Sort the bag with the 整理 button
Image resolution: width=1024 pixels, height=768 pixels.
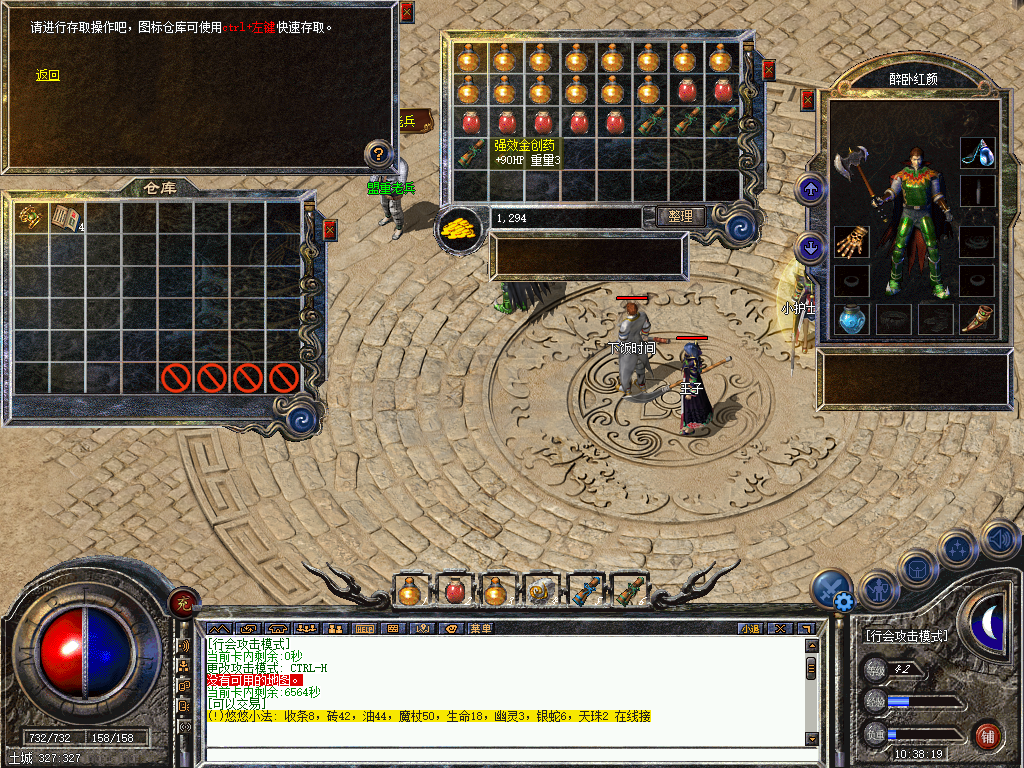tap(681, 216)
